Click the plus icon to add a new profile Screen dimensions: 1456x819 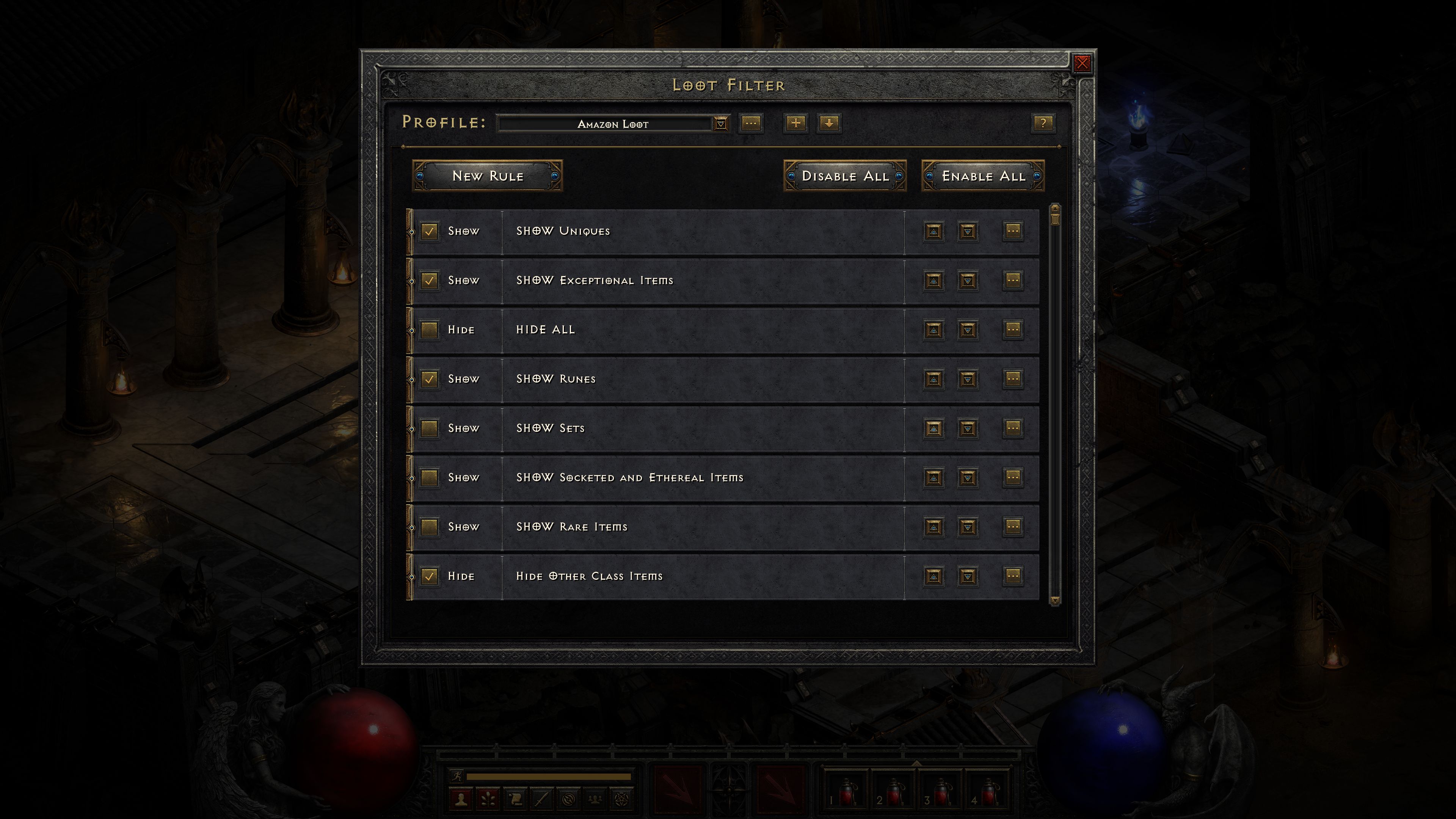[795, 124]
